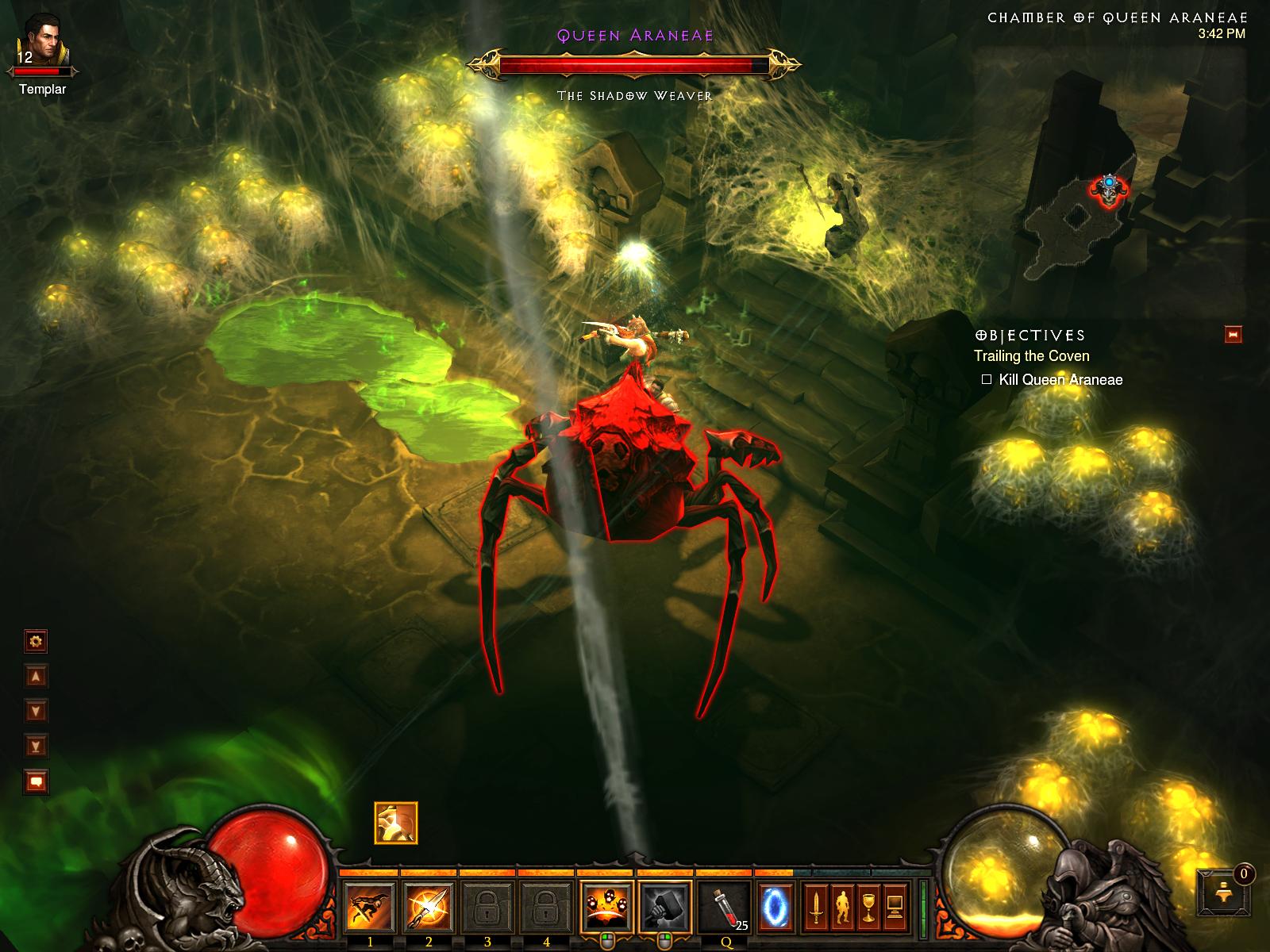Use the glowing chain blade skill
This screenshot has height=952, width=1270.
[x=428, y=906]
